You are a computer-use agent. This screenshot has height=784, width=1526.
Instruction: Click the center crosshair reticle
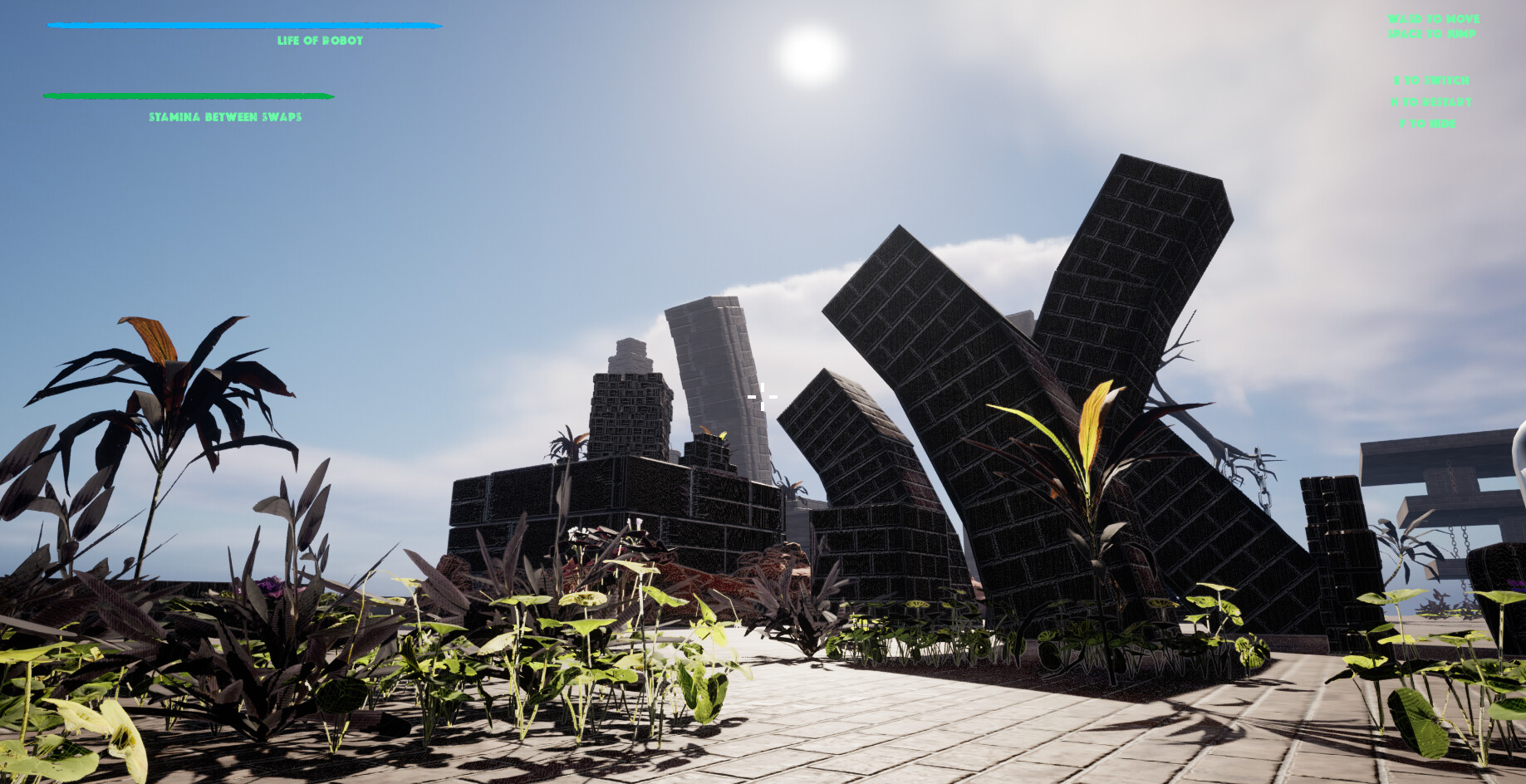tap(762, 397)
